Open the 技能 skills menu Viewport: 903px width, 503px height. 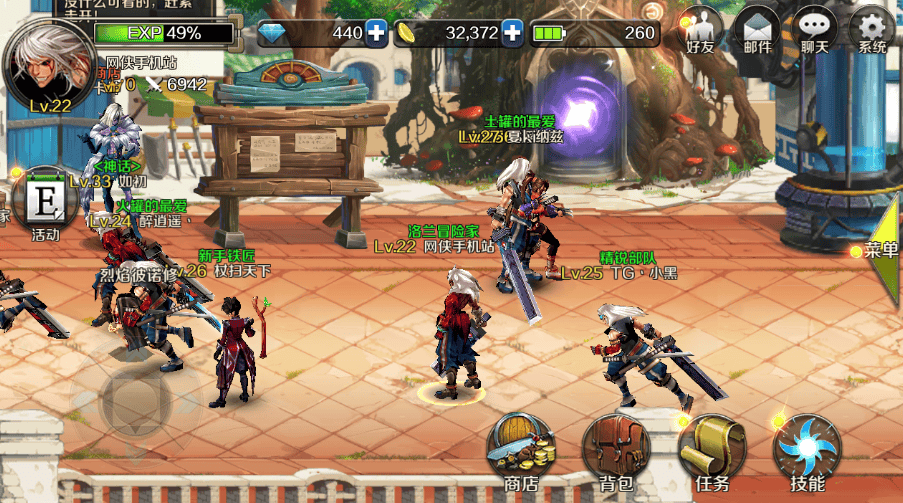tap(806, 452)
